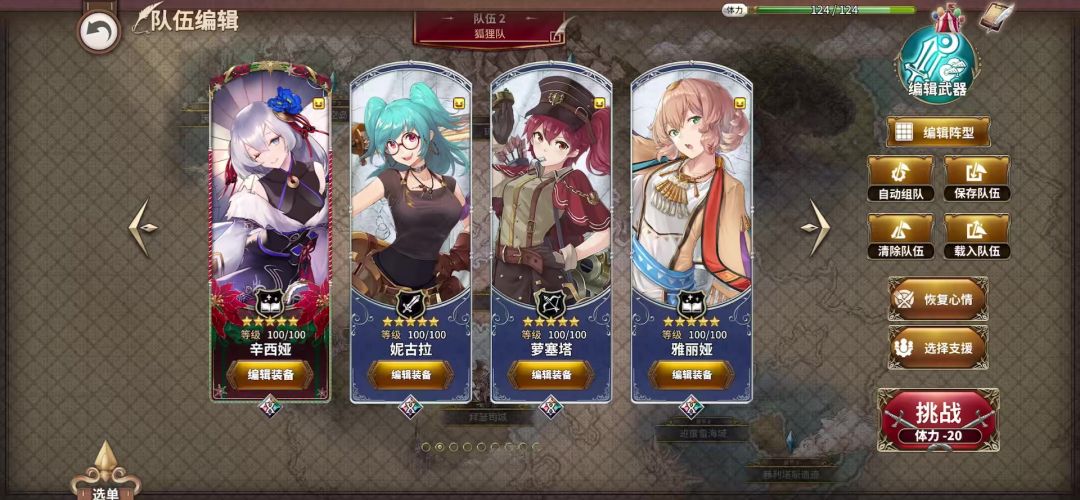Viewport: 1080px width, 500px height.
Task: Click 保存队伍 to save the team
Action: pyautogui.click(x=976, y=178)
